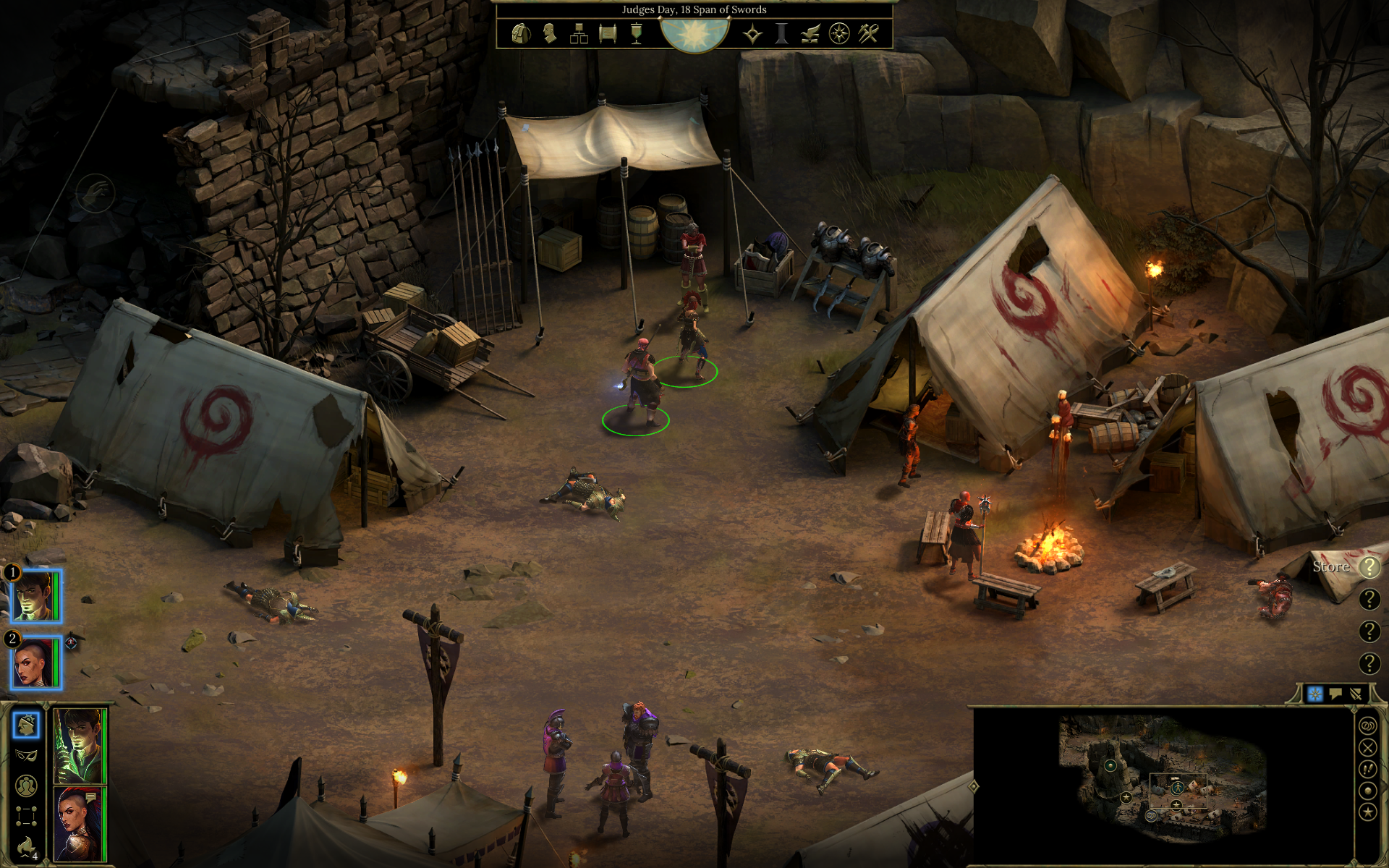Toggle the mask stealth mode icon
The height and width of the screenshot is (868, 1389).
click(x=26, y=755)
